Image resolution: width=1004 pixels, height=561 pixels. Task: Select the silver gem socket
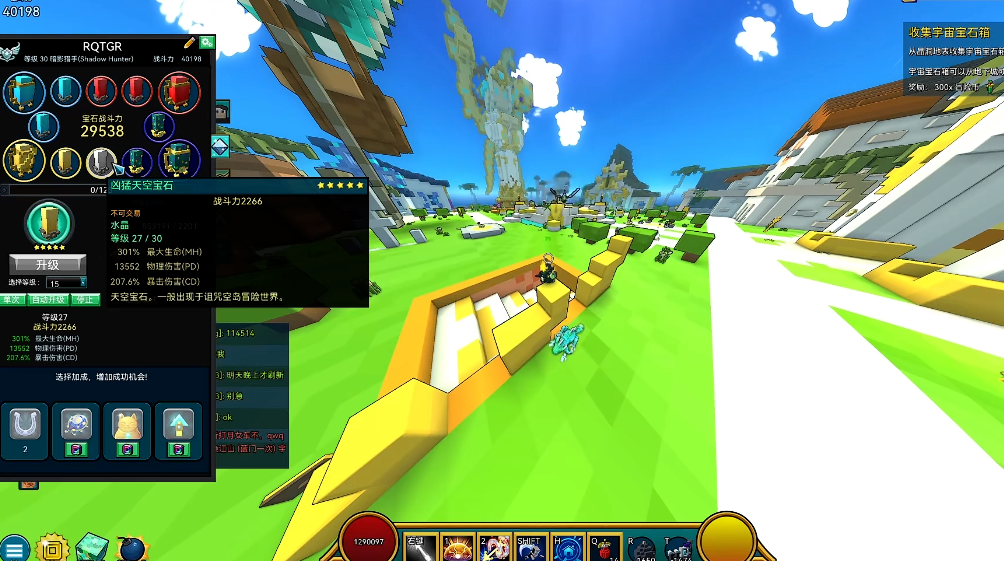coord(101,161)
